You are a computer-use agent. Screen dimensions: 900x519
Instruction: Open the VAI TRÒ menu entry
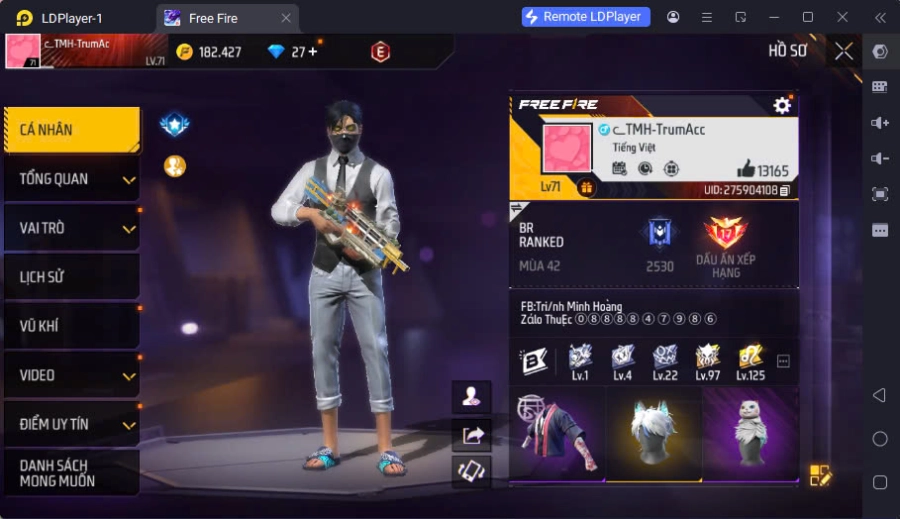pos(70,228)
